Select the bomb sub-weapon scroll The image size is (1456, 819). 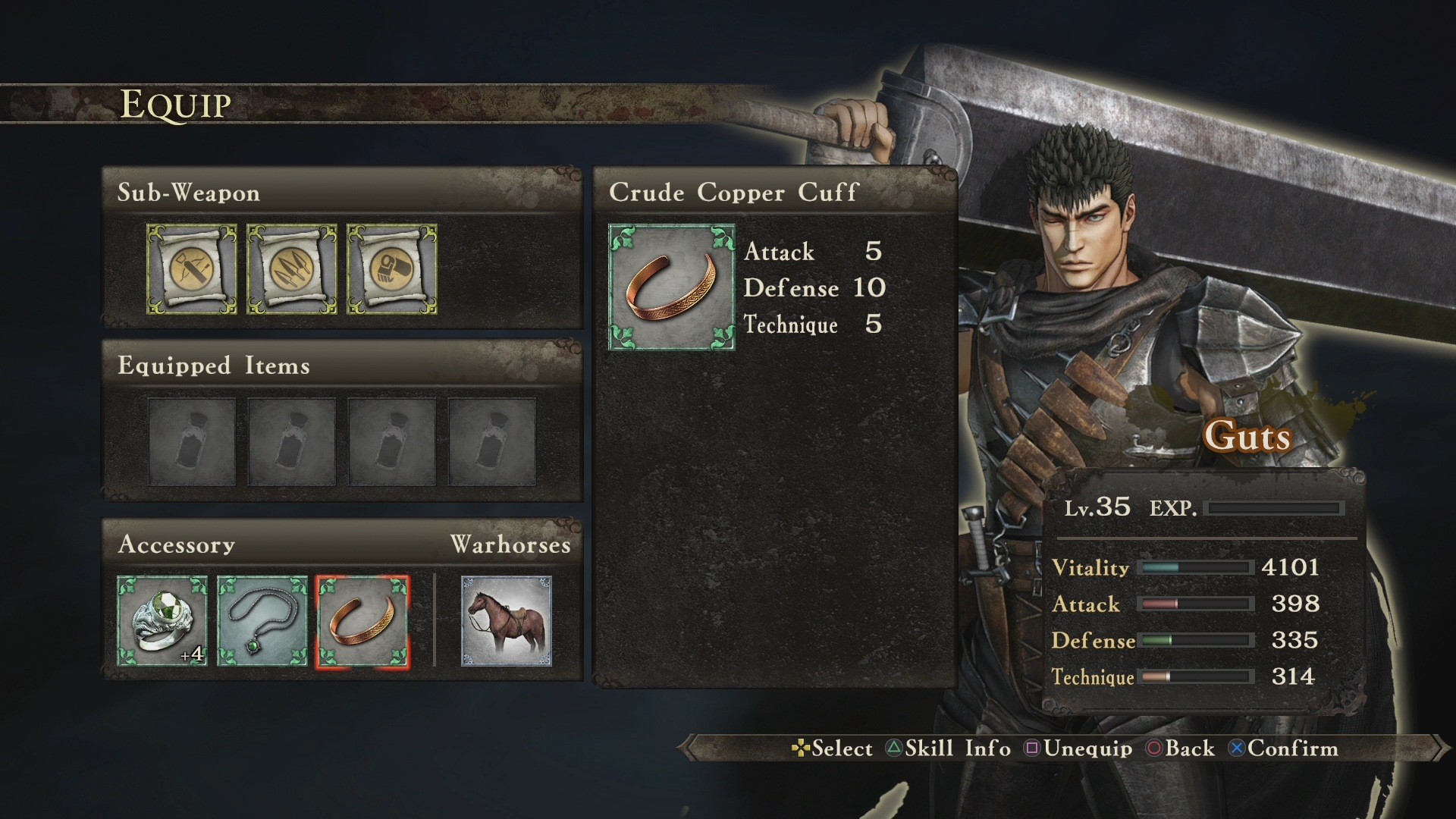click(x=391, y=270)
